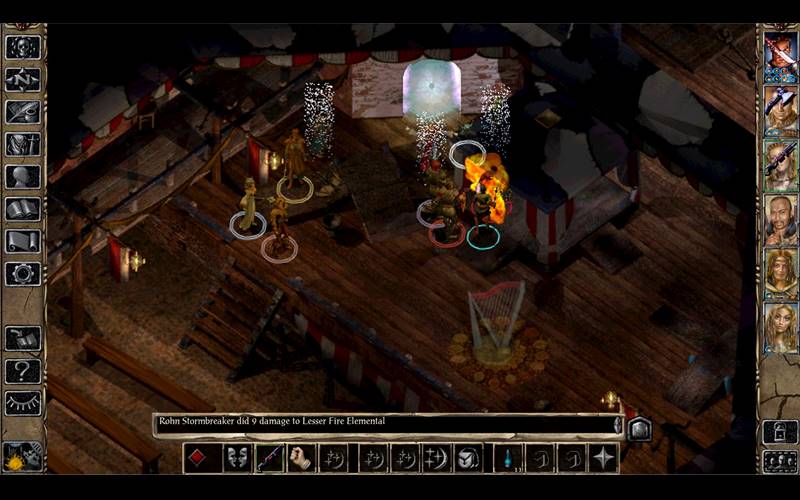Open special abilities with the four-point star
Viewport: 800px width, 500px height.
tap(603, 458)
